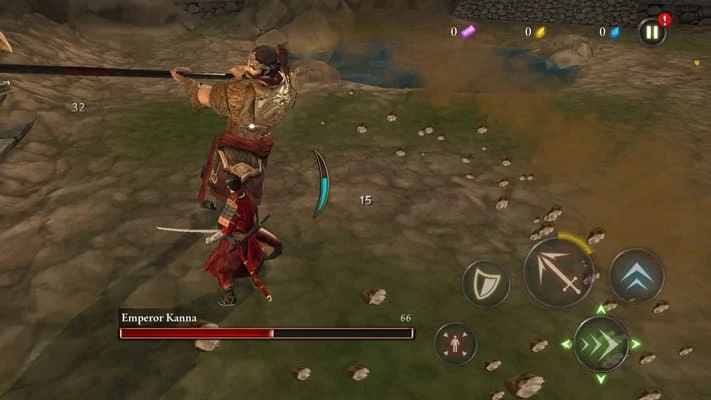This screenshot has height=400, width=711.
Task: Activate the shield block button
Action: (486, 284)
